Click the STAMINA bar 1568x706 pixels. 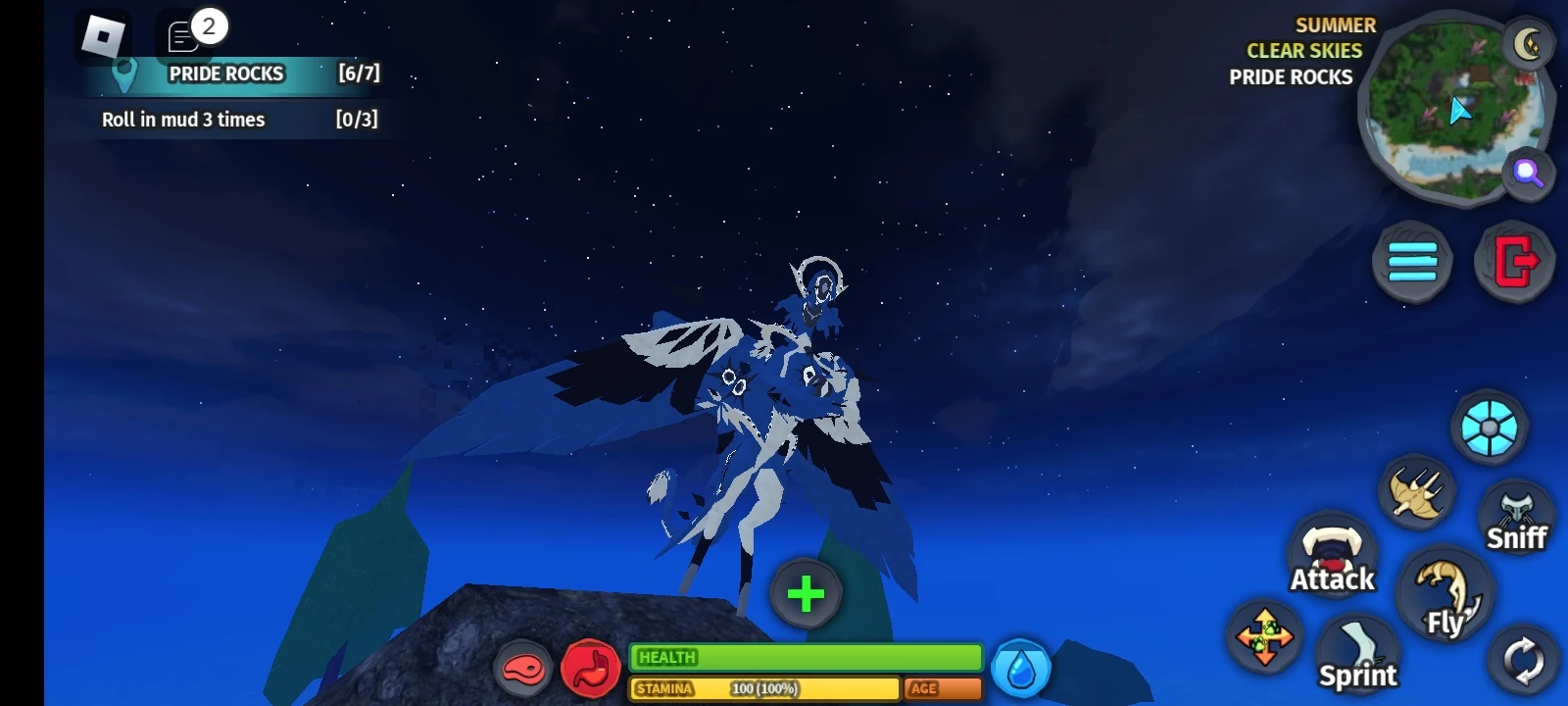point(764,689)
